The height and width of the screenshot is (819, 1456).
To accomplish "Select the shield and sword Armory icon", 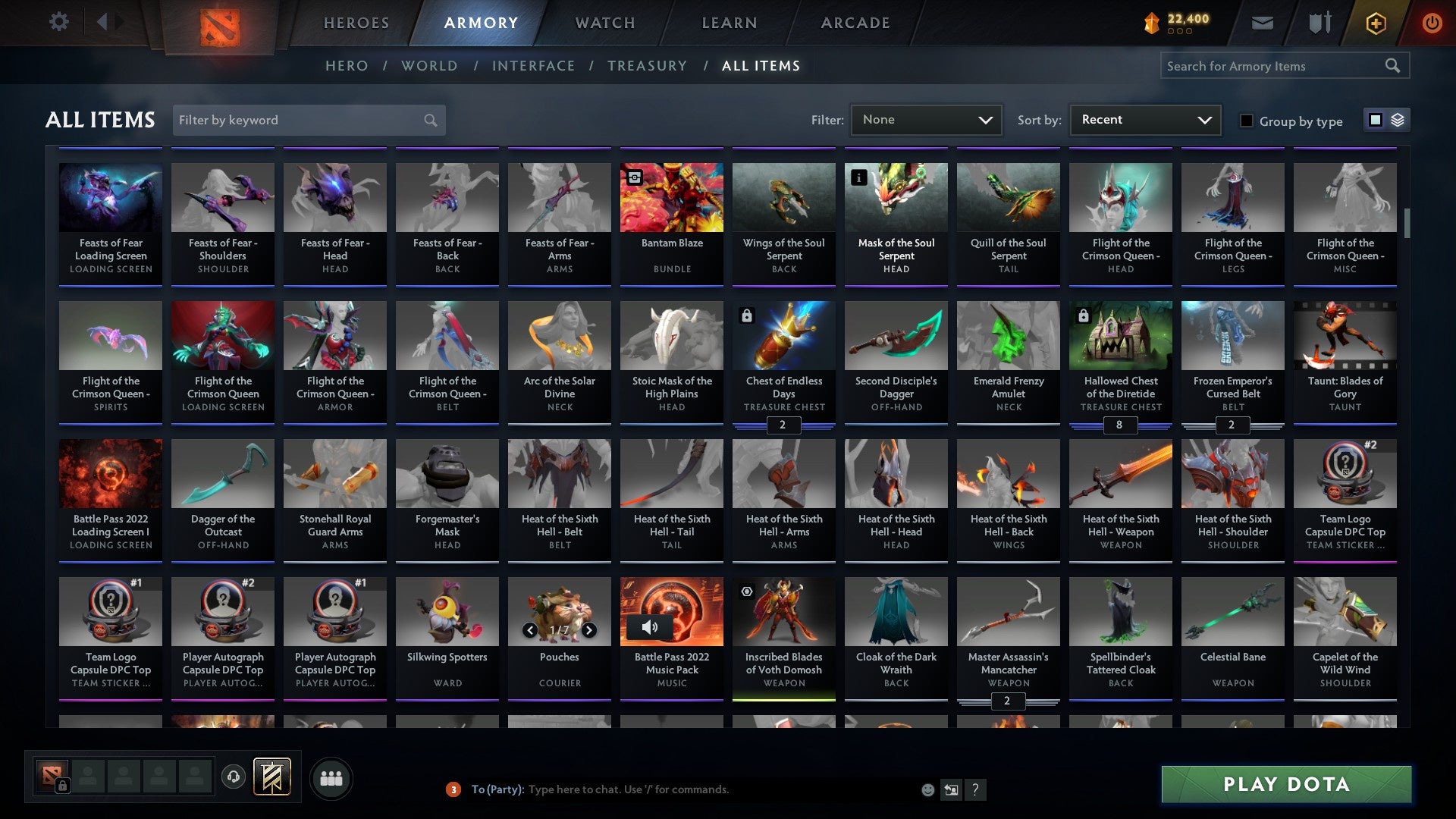I will point(1319,23).
